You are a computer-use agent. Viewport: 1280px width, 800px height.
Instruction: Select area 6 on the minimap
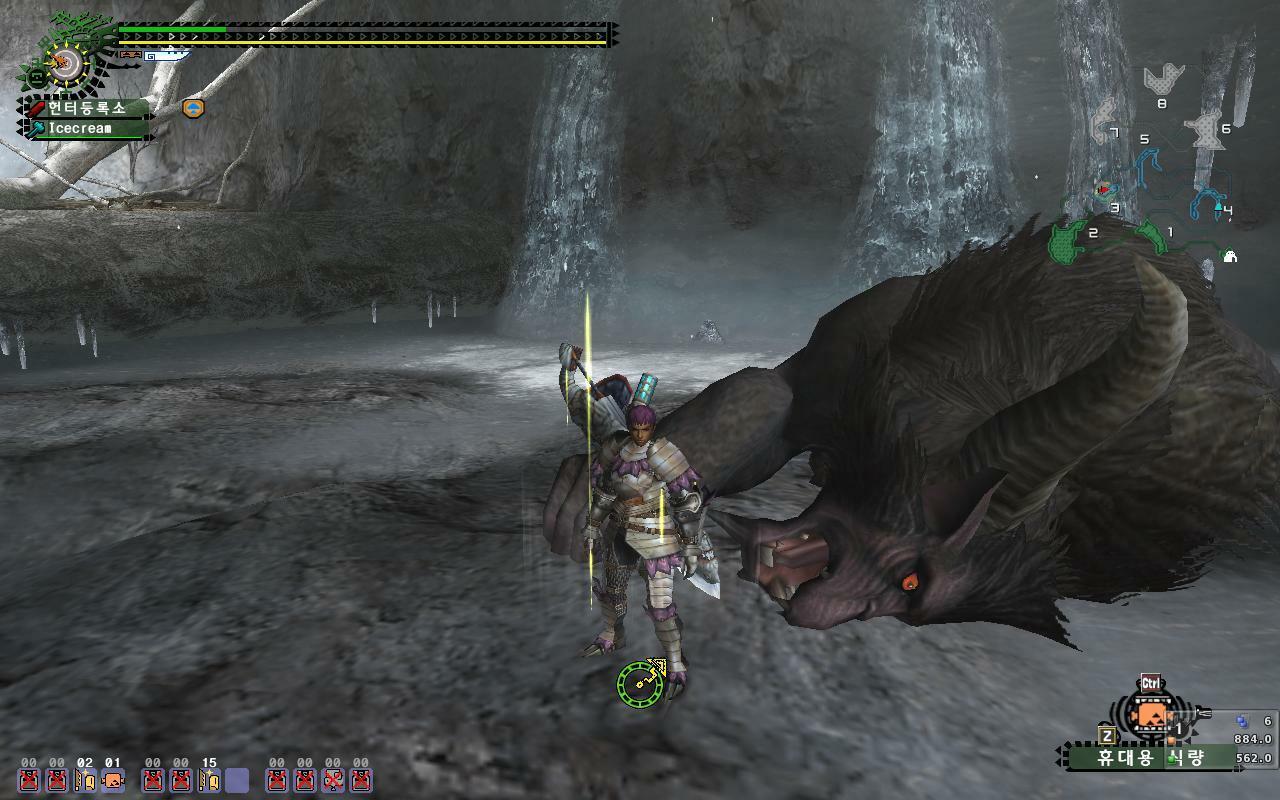tap(1206, 130)
